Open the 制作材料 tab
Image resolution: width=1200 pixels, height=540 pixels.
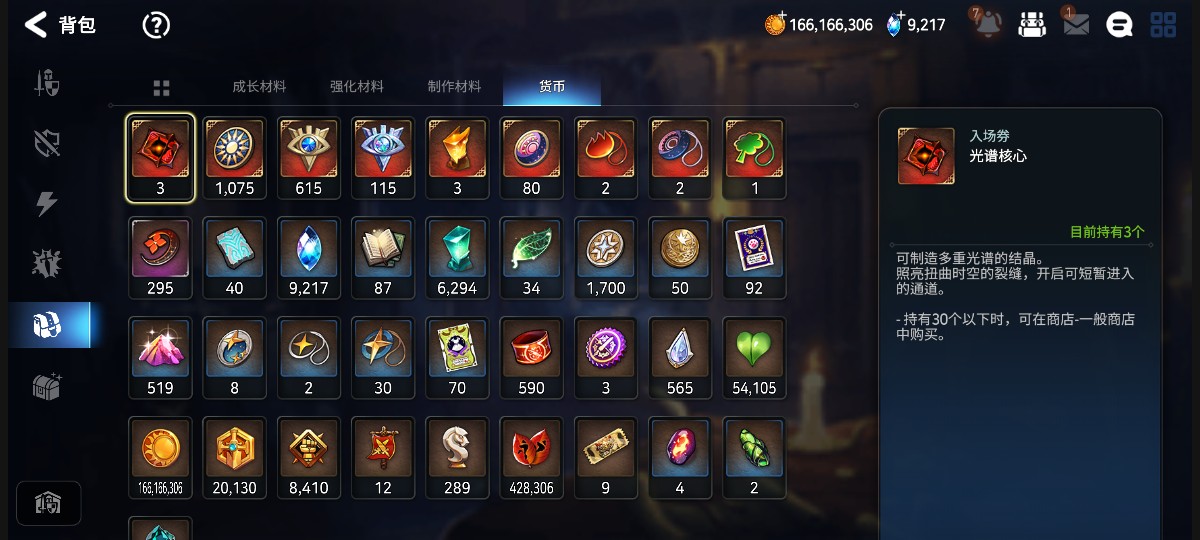[454, 87]
